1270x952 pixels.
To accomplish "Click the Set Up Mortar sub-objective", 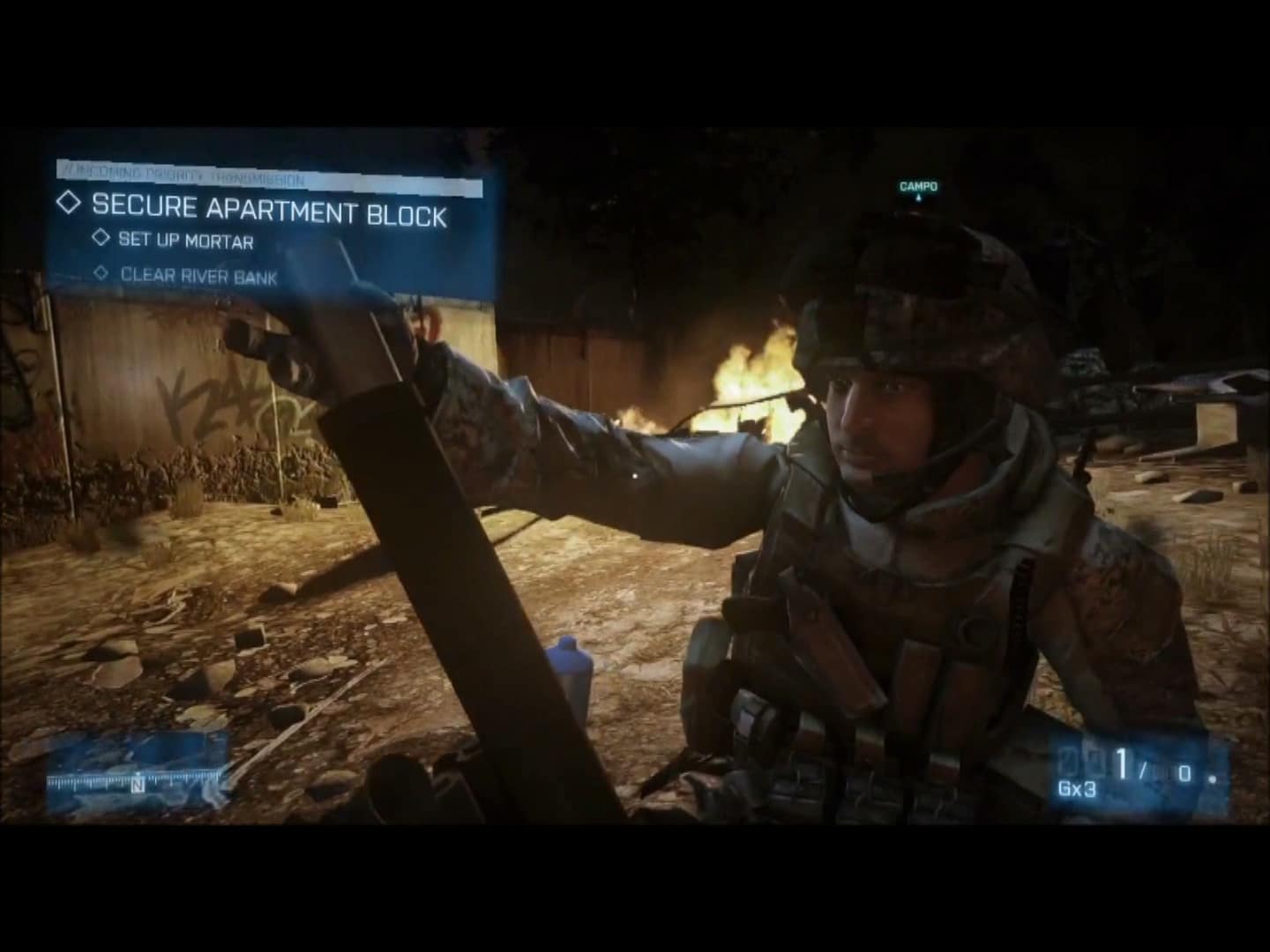I will pos(185,241).
